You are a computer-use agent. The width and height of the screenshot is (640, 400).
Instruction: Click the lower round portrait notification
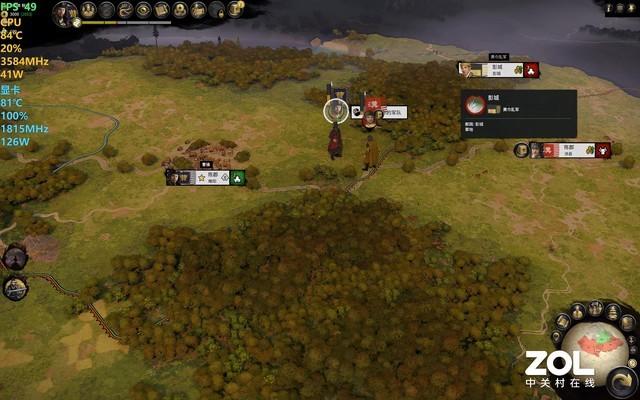14,288
